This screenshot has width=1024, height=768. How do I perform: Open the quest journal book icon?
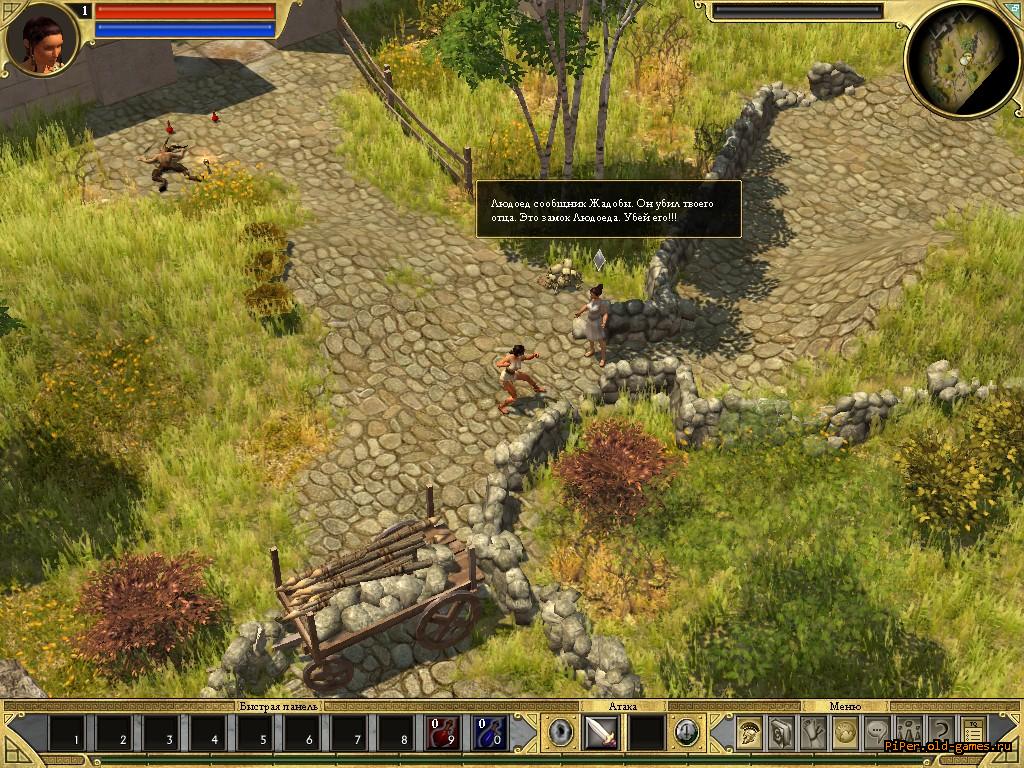tap(781, 733)
